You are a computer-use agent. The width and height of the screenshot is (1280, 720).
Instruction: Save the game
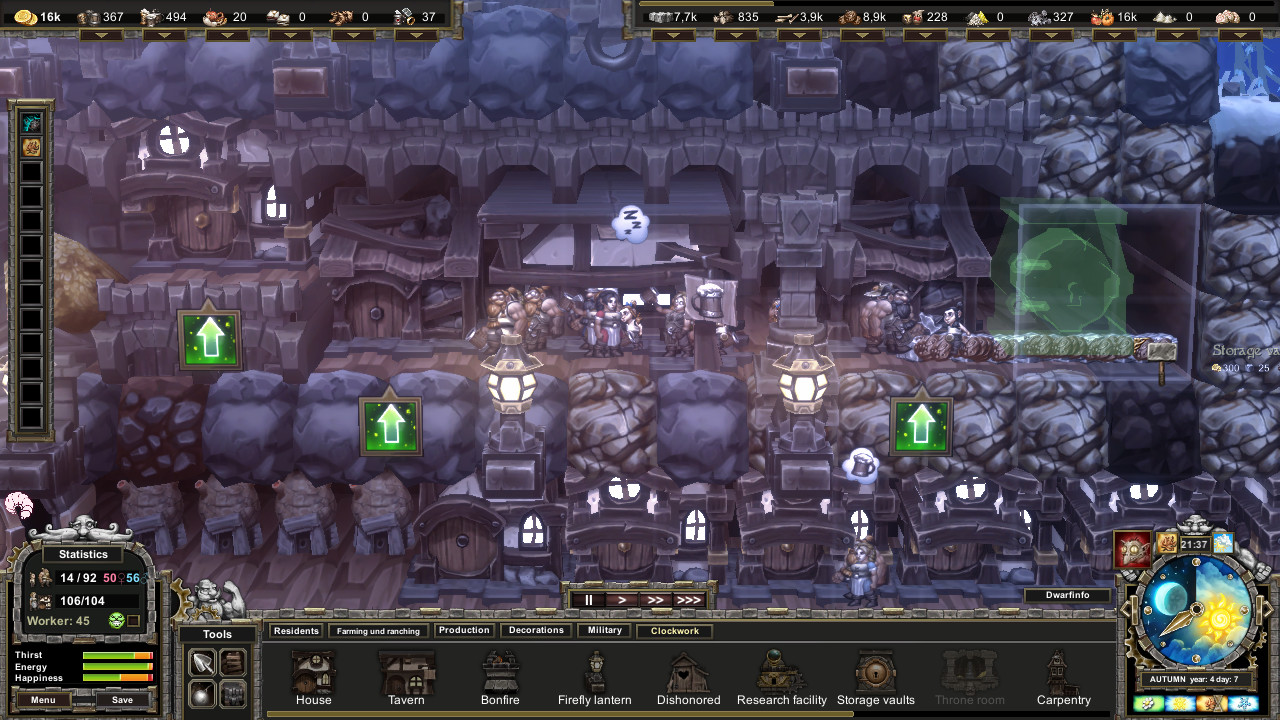[123, 699]
